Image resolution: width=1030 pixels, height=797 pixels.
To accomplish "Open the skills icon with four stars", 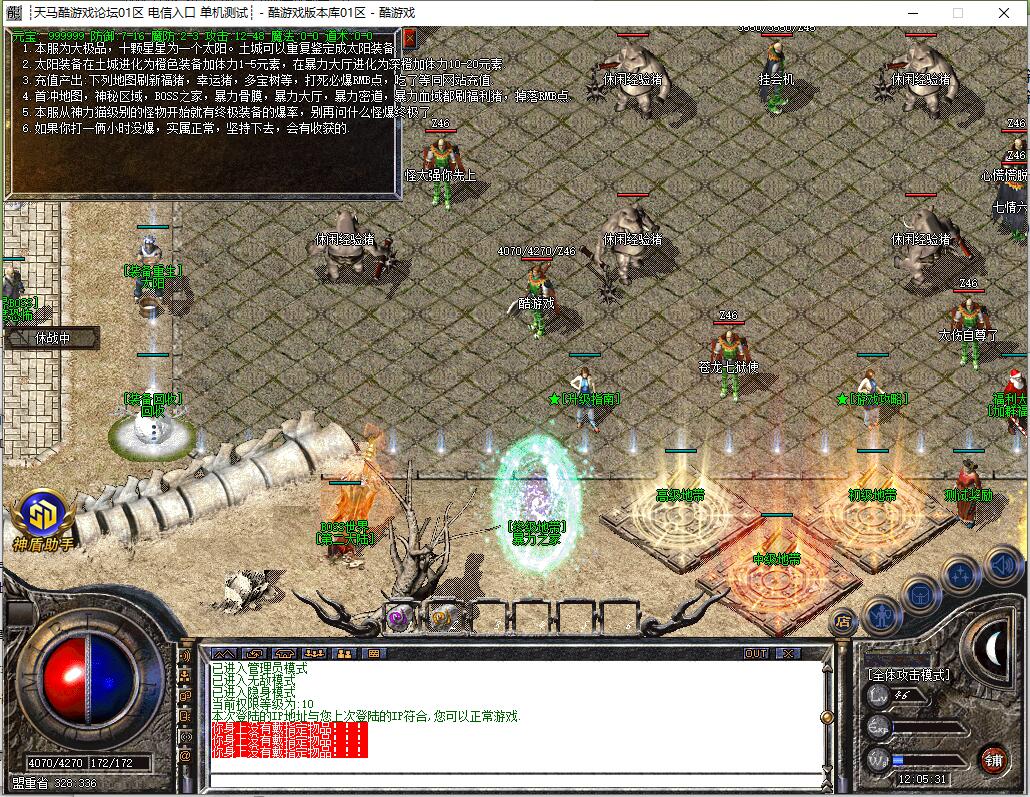I will point(960,574).
